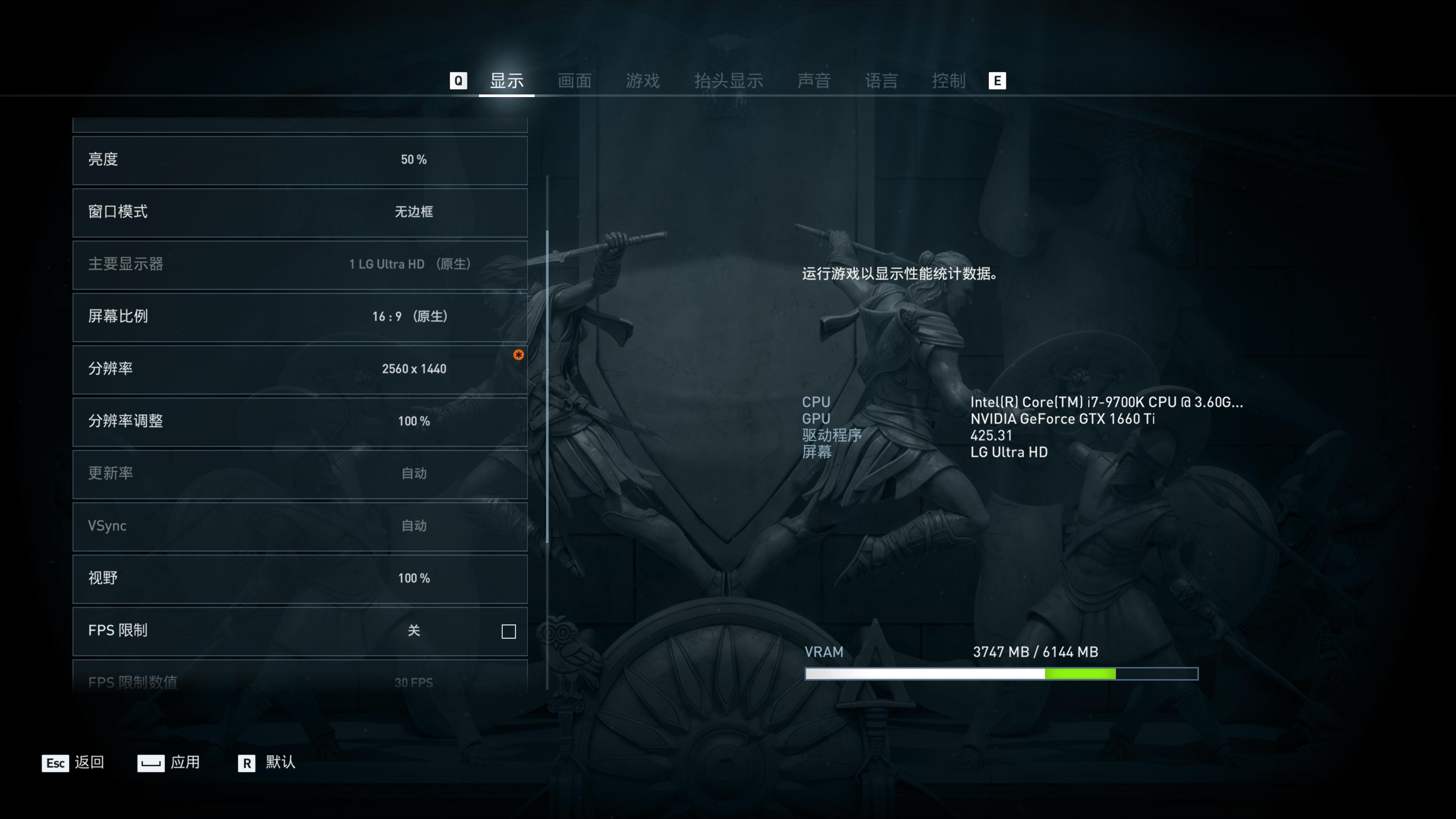Screen dimensions: 1456x819
Task: Click 返回 to go back
Action: pos(89,763)
